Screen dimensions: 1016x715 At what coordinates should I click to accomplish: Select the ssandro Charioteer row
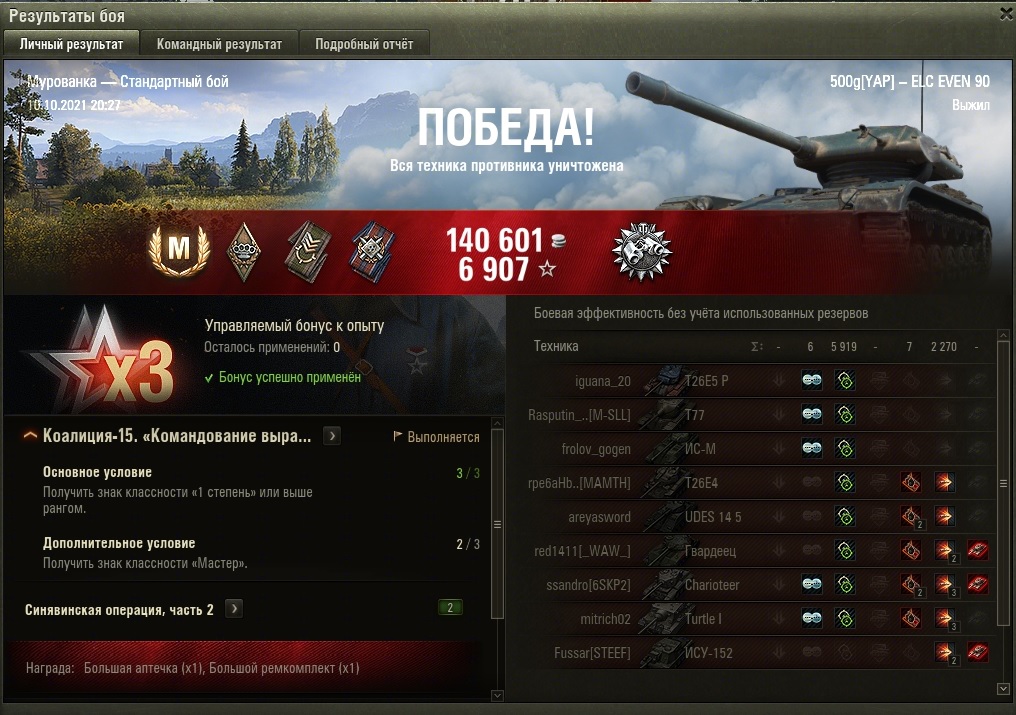click(x=700, y=585)
